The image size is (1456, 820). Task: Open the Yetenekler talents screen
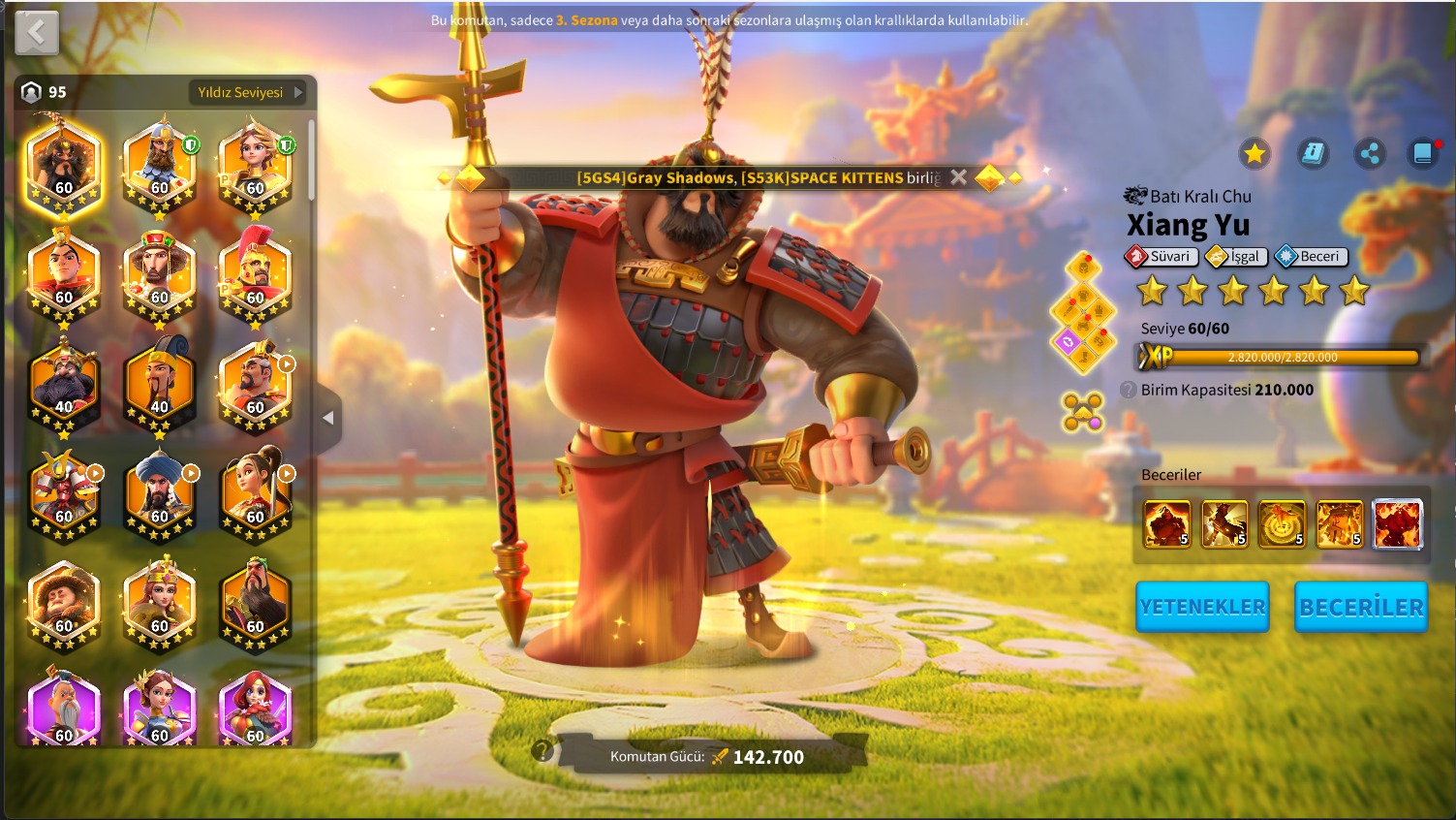point(1202,607)
